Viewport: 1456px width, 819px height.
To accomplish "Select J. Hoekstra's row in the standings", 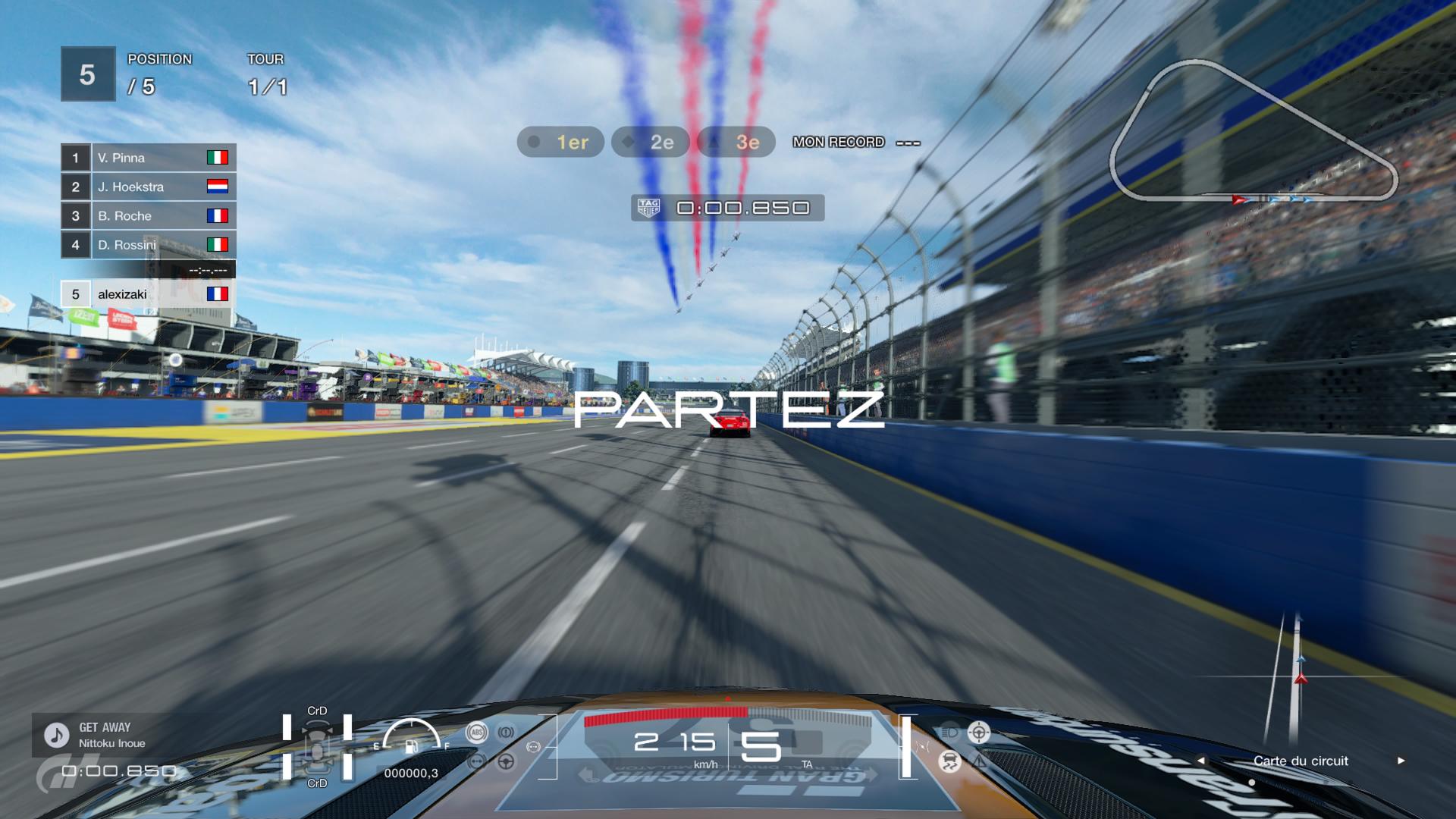I will (x=149, y=187).
